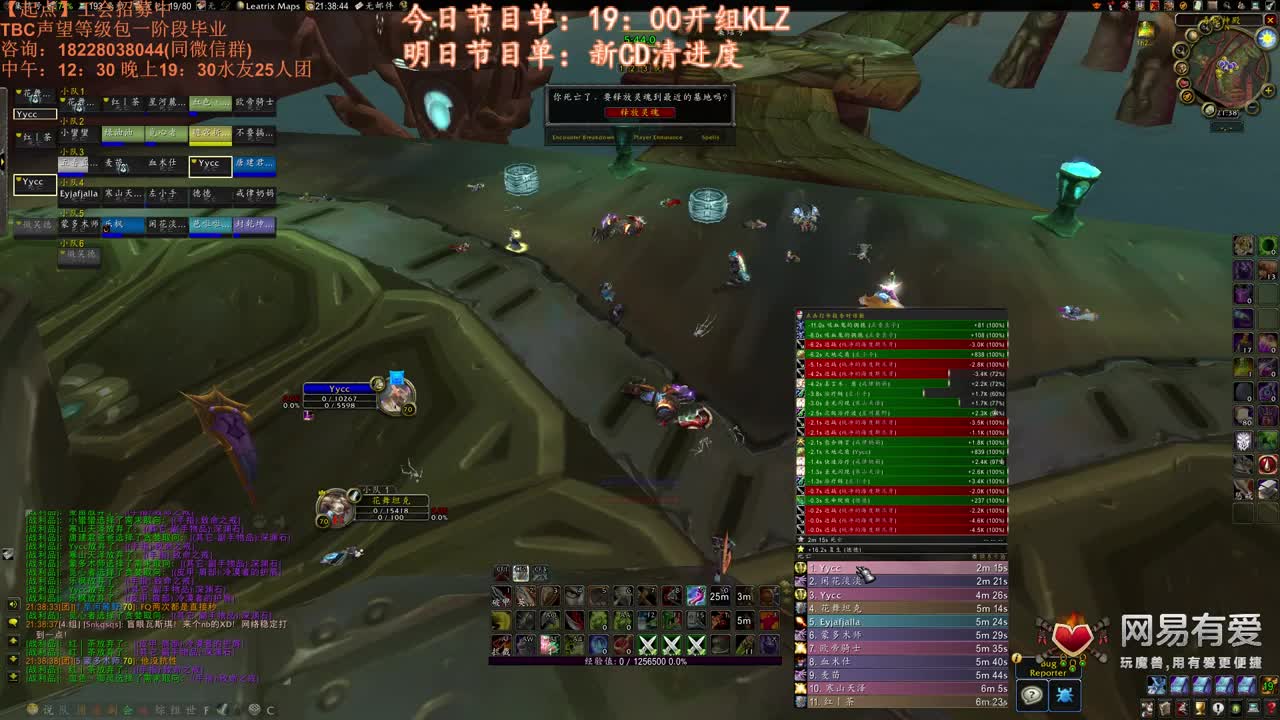Click the plus zoom-in button on the minimap
This screenshot has height=720, width=1280.
coord(1268,91)
